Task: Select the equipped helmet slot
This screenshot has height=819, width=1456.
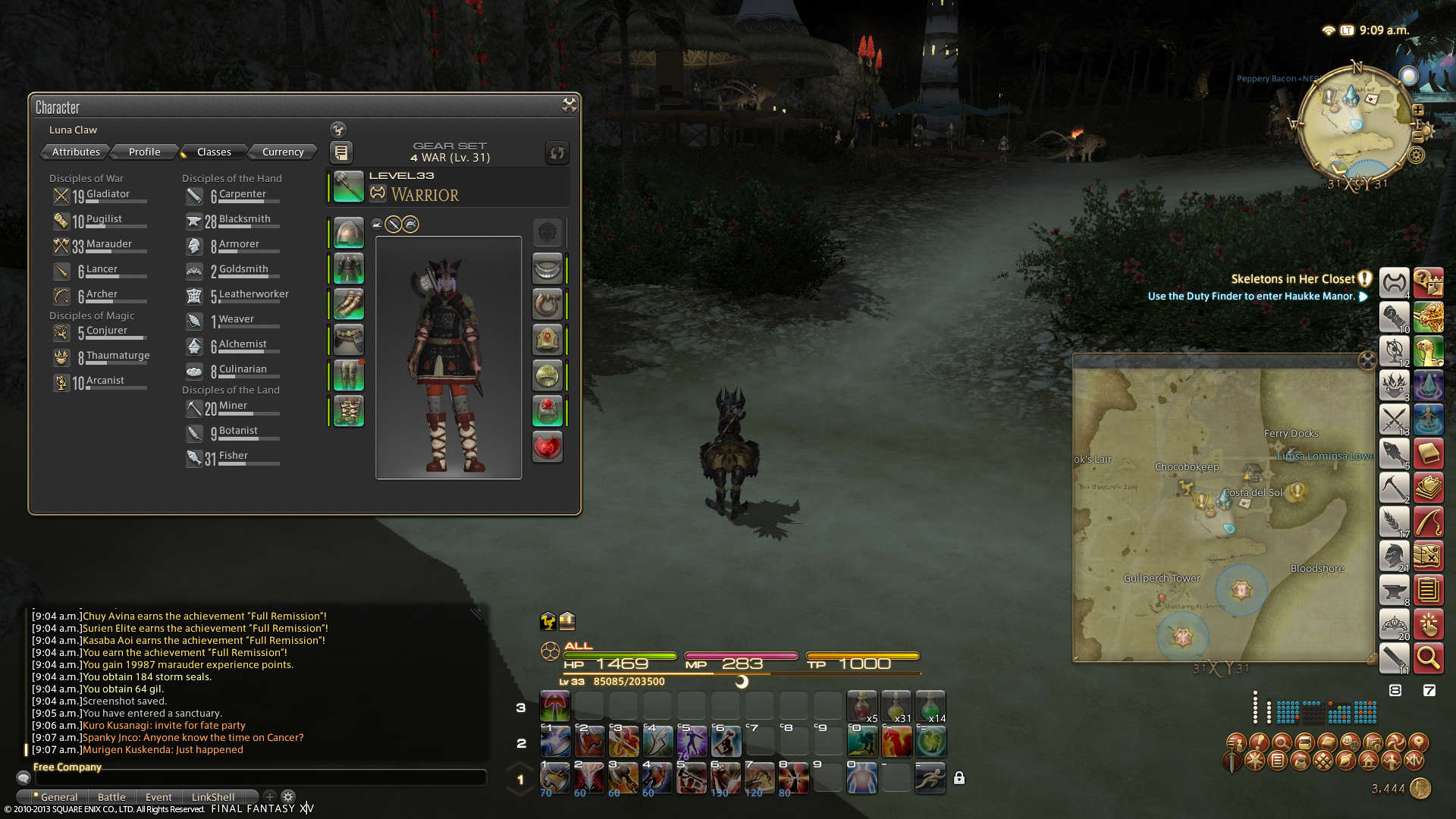Action: click(x=349, y=234)
